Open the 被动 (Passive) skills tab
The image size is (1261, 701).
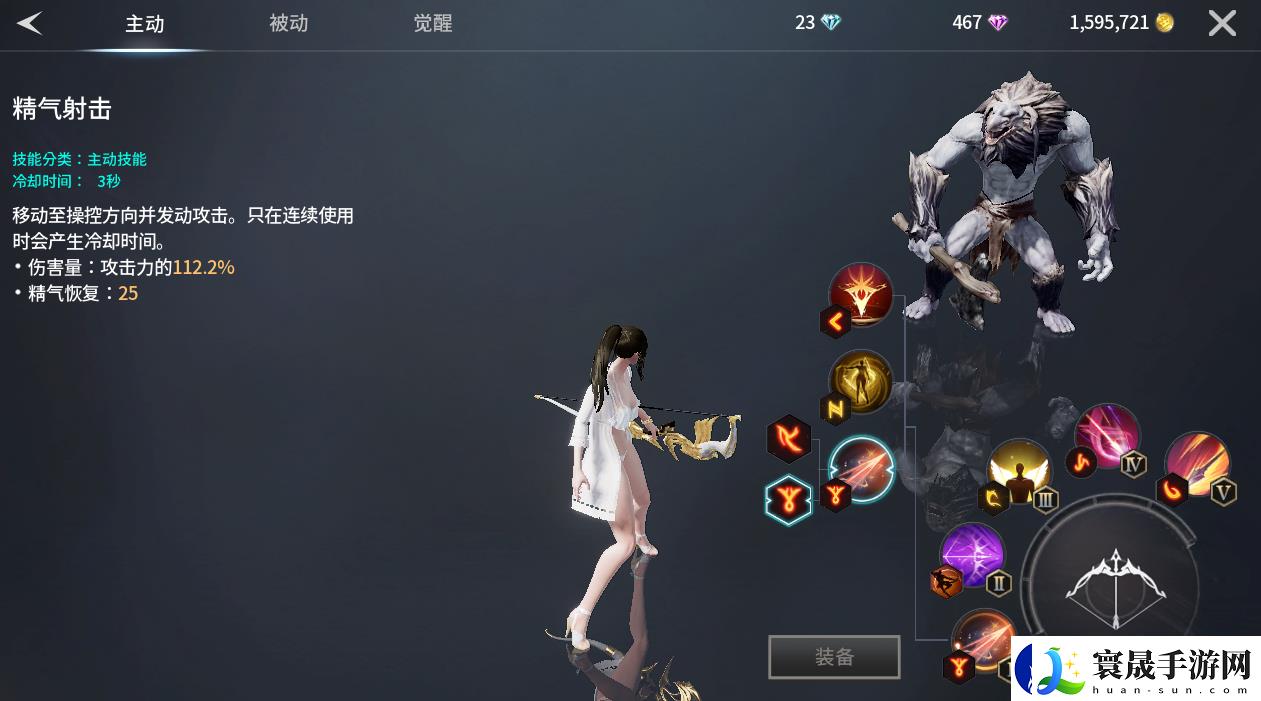[x=288, y=23]
